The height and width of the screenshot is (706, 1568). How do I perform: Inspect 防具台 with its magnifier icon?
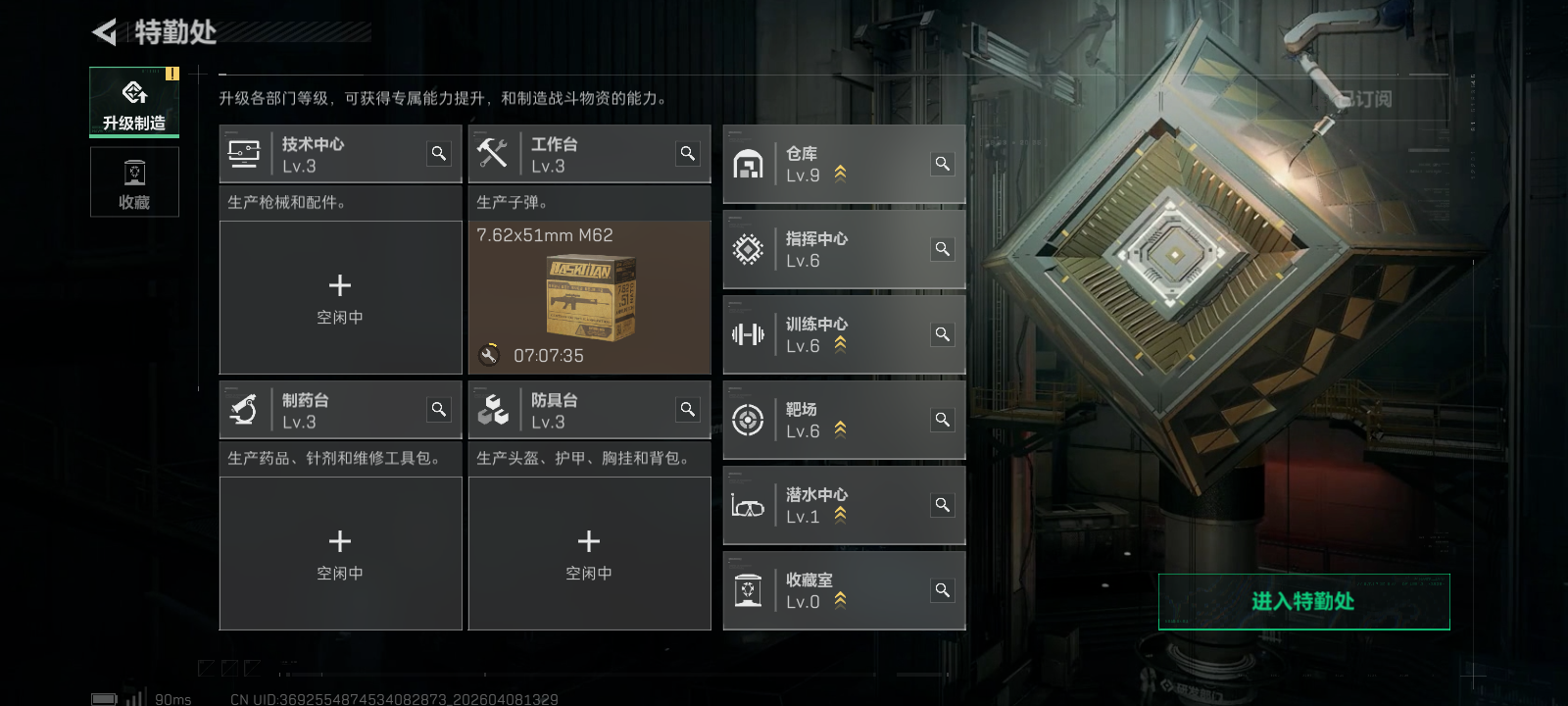(x=688, y=409)
